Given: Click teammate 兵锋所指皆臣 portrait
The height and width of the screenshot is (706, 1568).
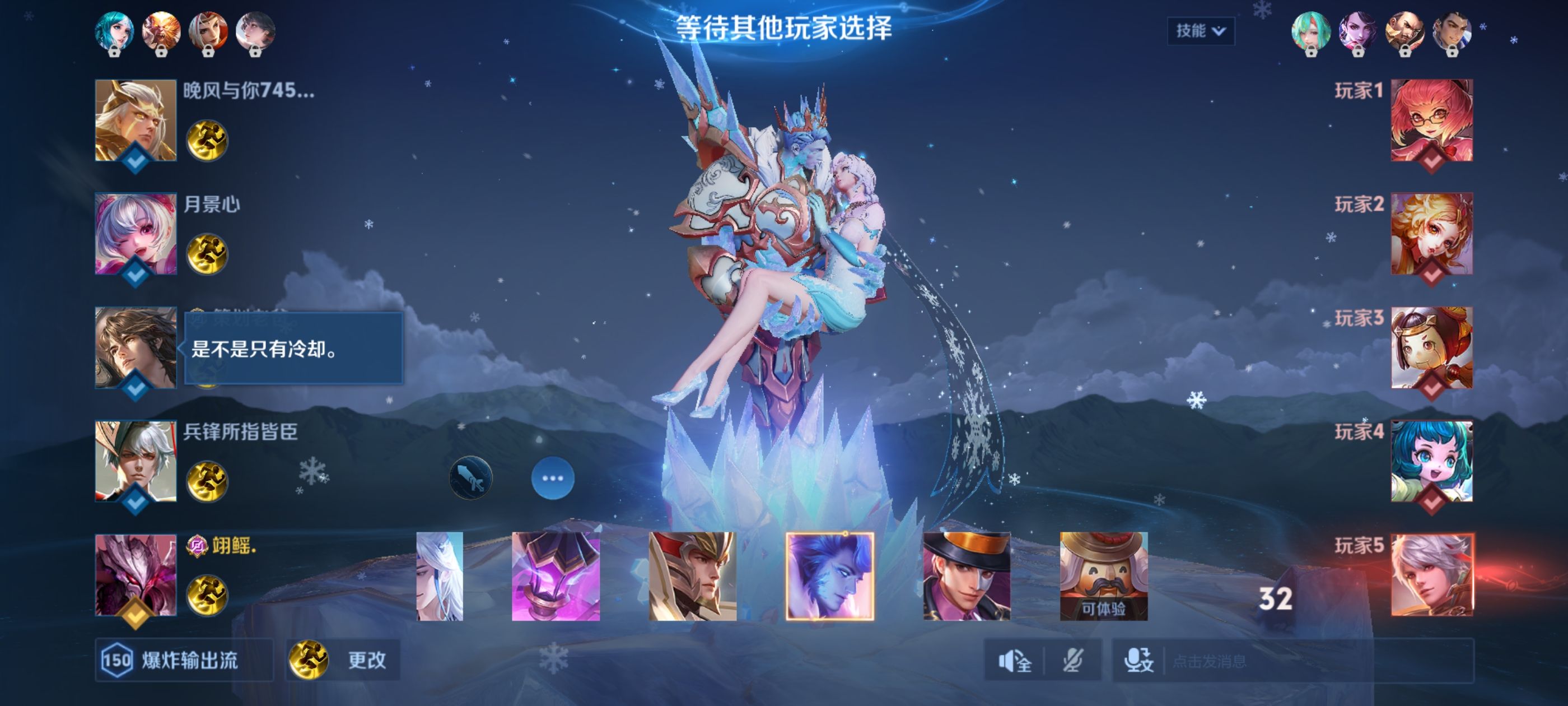Looking at the screenshot, I should tap(136, 461).
